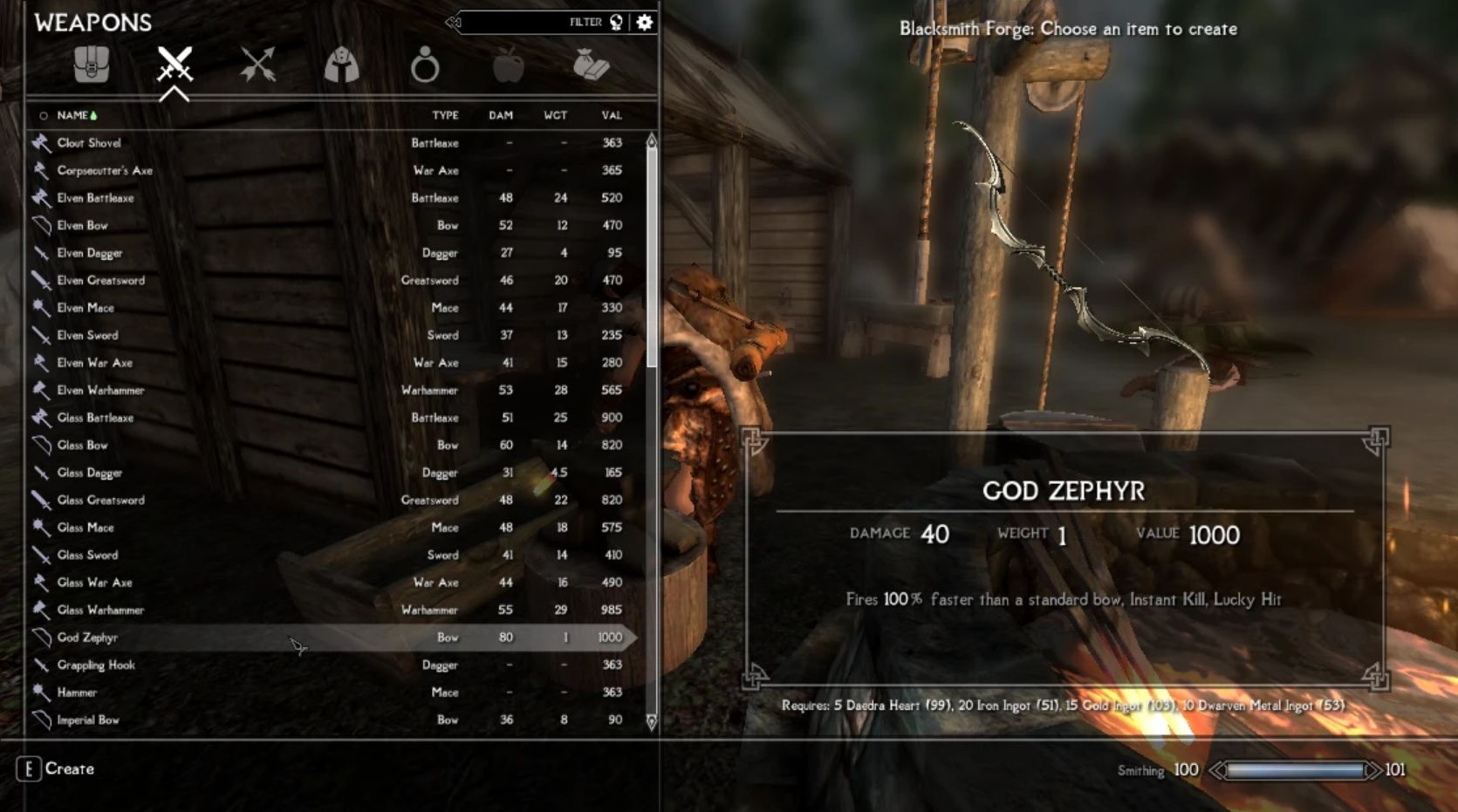Open the gear settings icon beside filter

[x=645, y=23]
